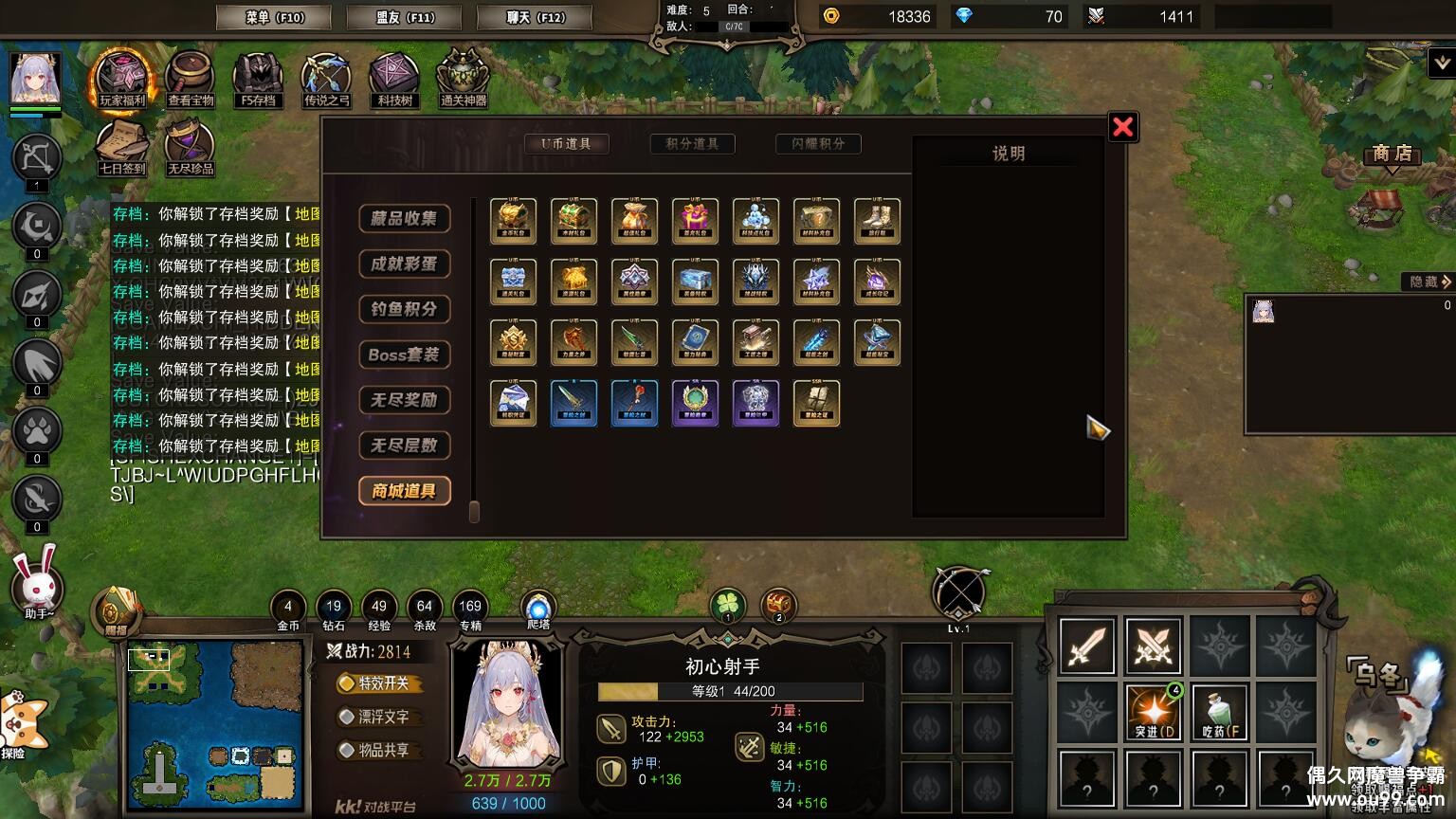Open the 聊天 (F12) chat menu
Screen dimensions: 1456x819
(535, 17)
